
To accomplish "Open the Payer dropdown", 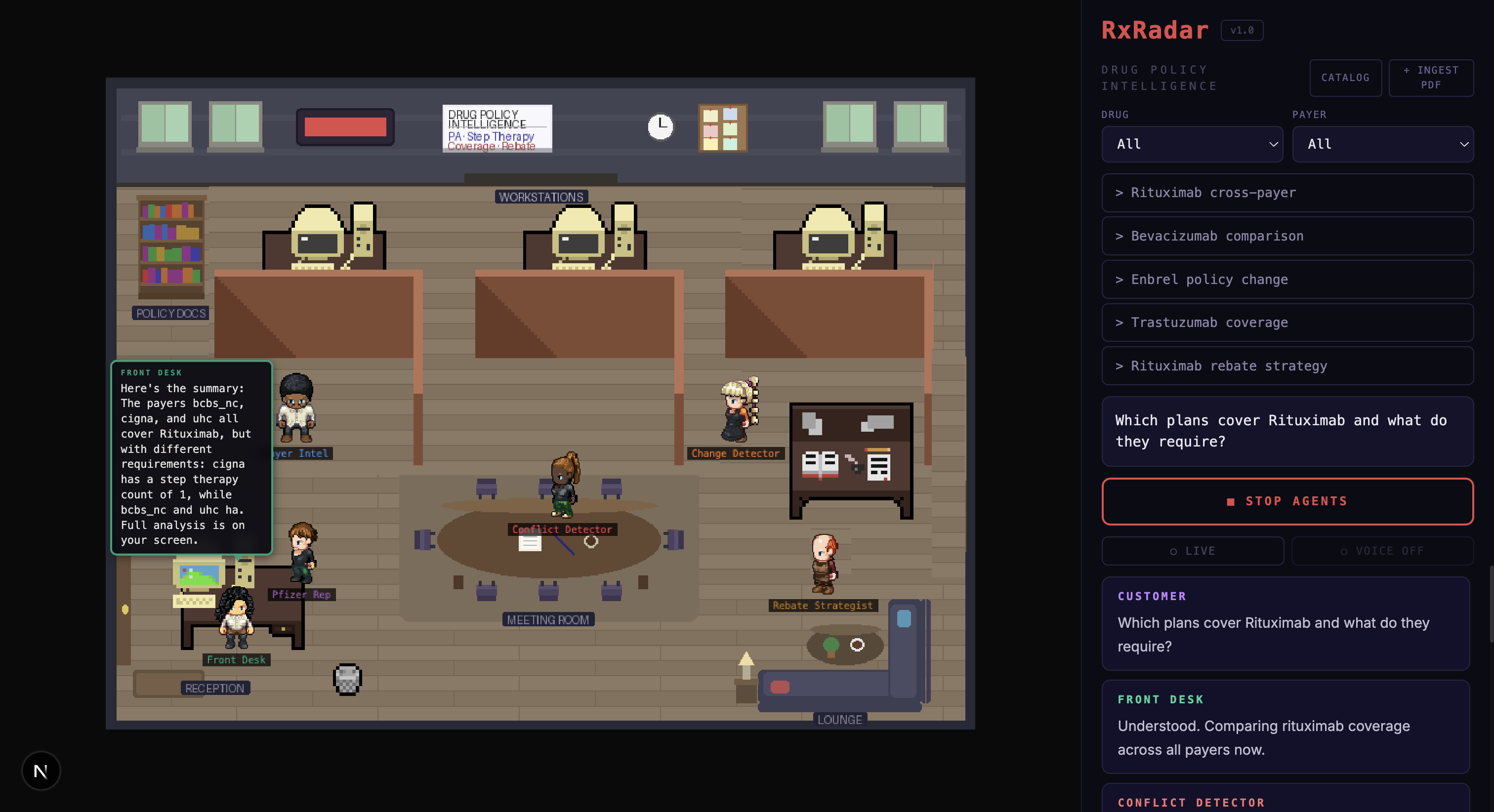I will [1383, 144].
